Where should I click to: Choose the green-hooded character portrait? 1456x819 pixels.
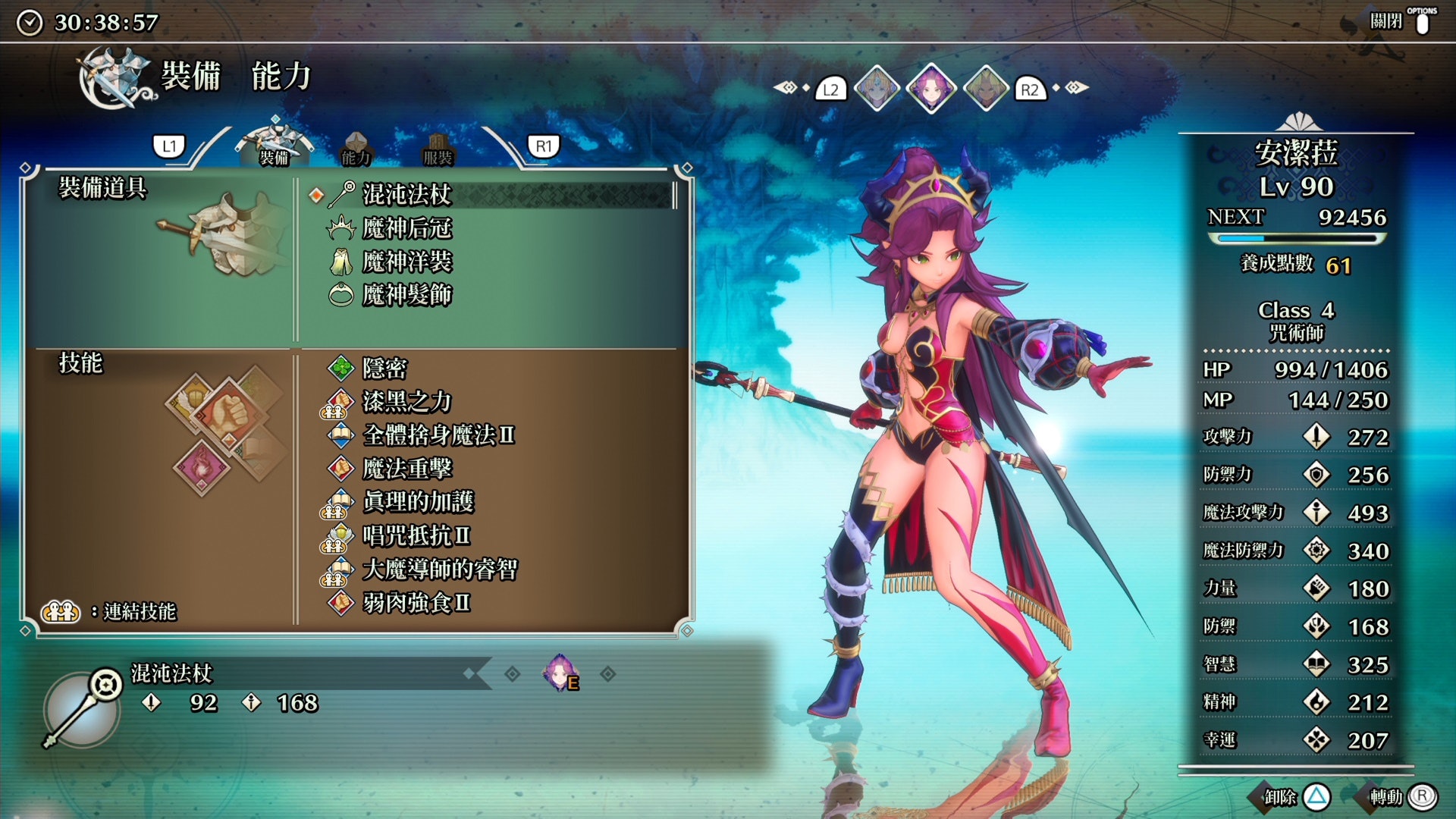(986, 89)
